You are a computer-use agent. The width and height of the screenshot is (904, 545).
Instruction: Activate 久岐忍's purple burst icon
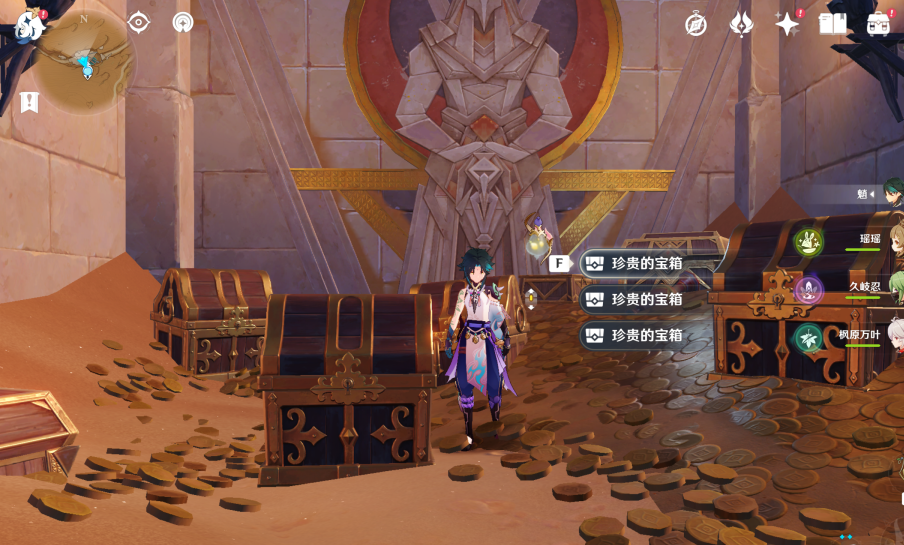(x=808, y=290)
